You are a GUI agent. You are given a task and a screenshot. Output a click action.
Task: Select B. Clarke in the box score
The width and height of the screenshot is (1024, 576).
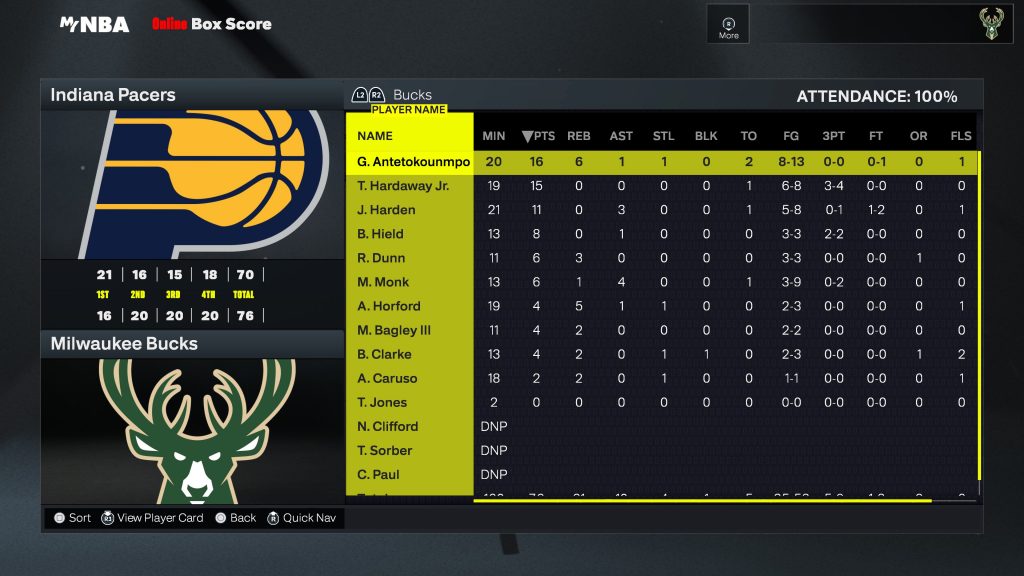coord(384,354)
